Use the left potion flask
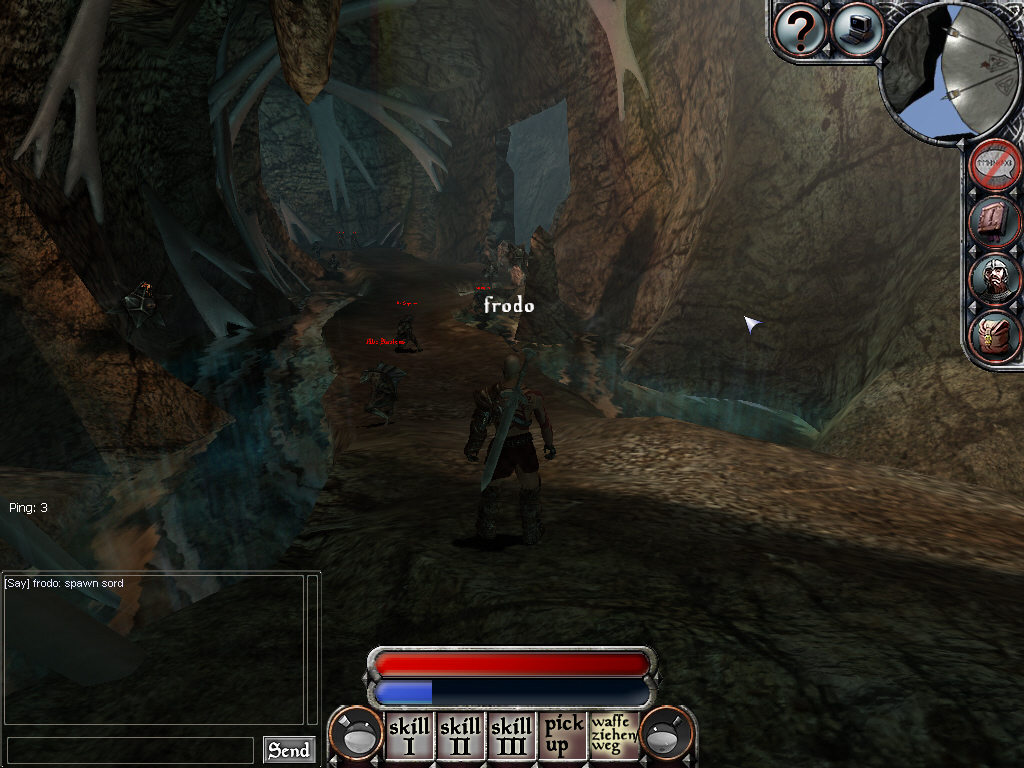The image size is (1024, 768). pos(356,736)
